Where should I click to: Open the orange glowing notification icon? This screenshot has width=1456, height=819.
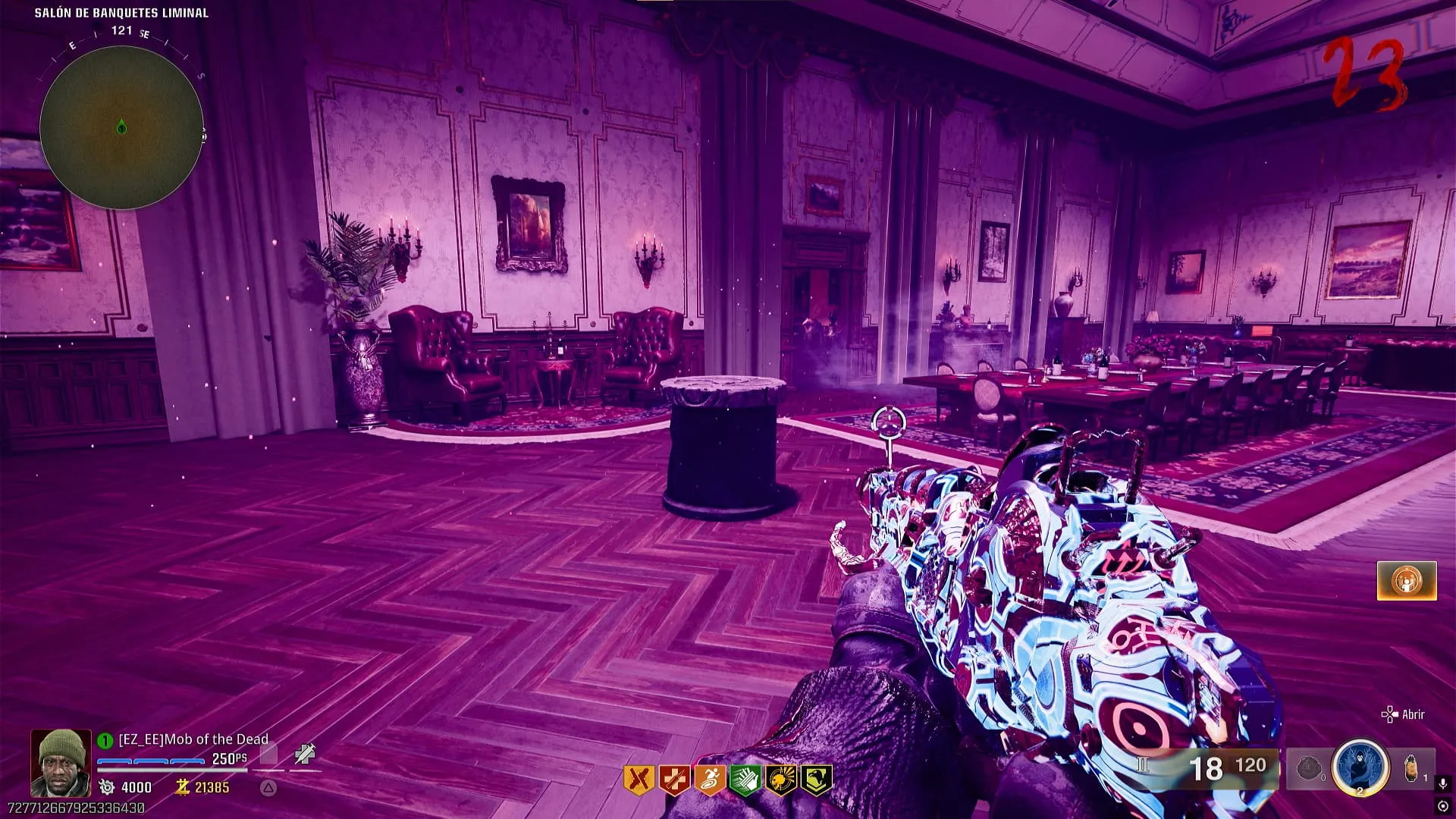[x=1407, y=581]
